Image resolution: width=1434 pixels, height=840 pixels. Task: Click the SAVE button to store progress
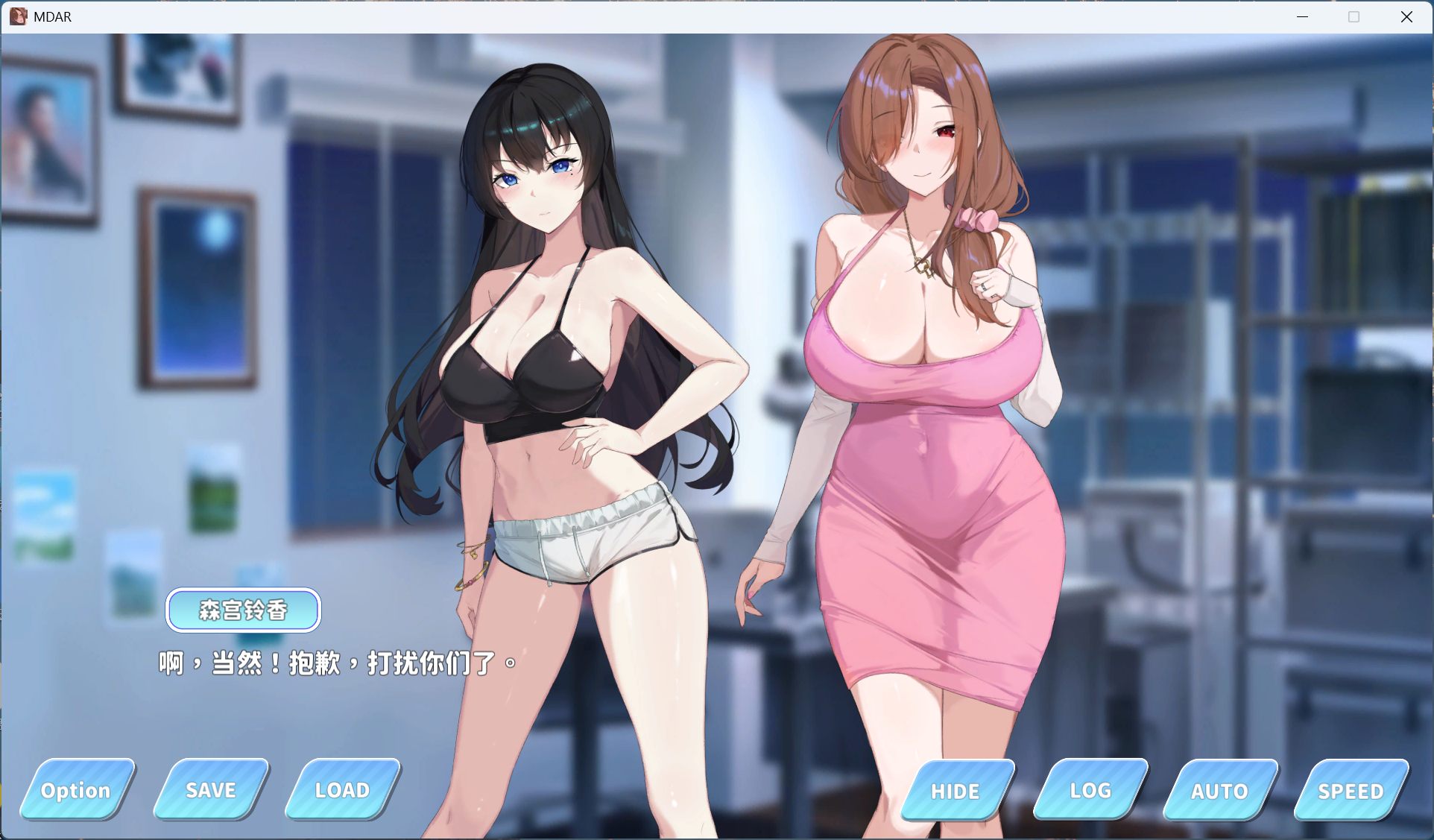pos(209,790)
